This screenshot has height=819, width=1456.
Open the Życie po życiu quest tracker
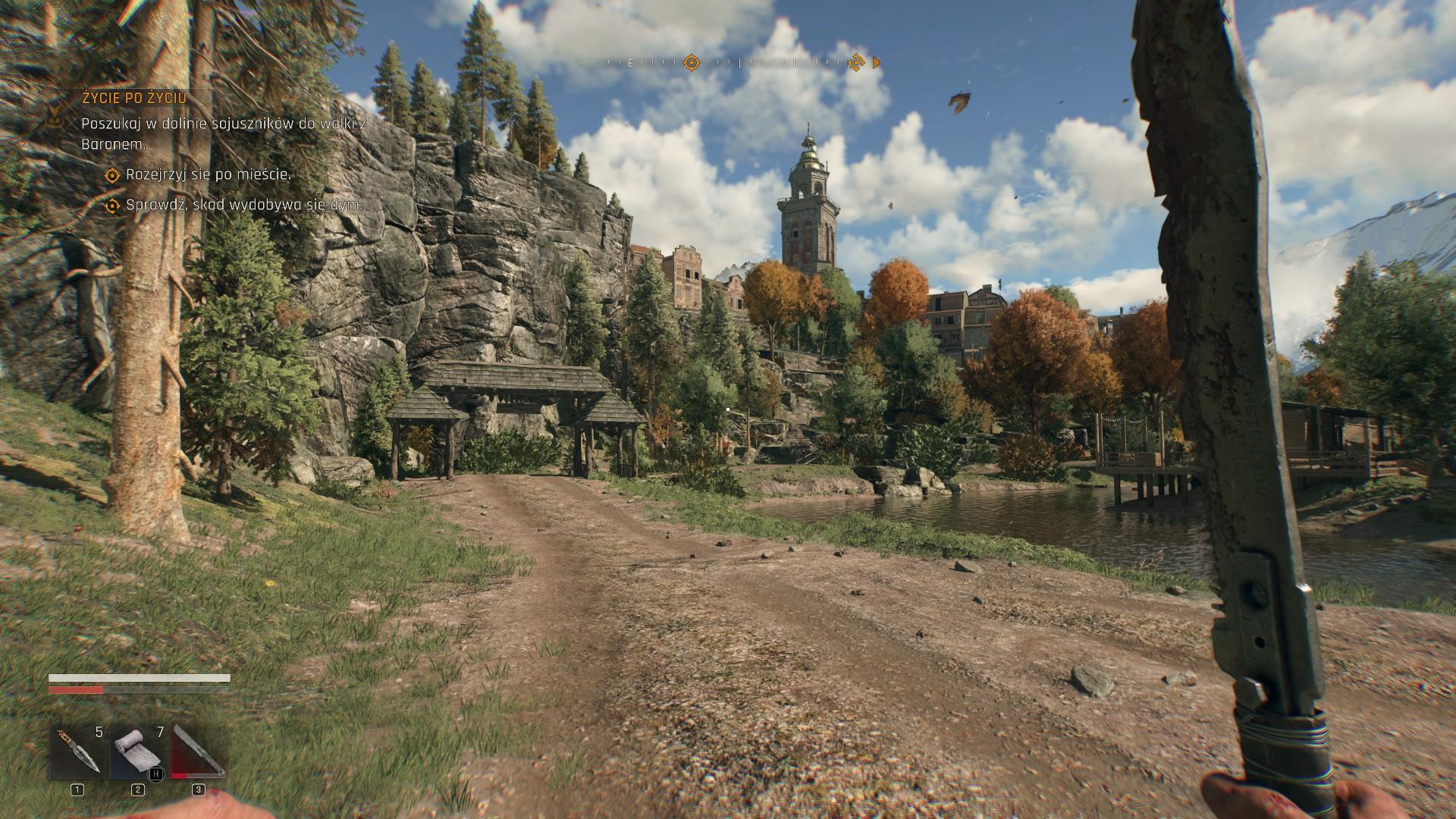point(134,98)
